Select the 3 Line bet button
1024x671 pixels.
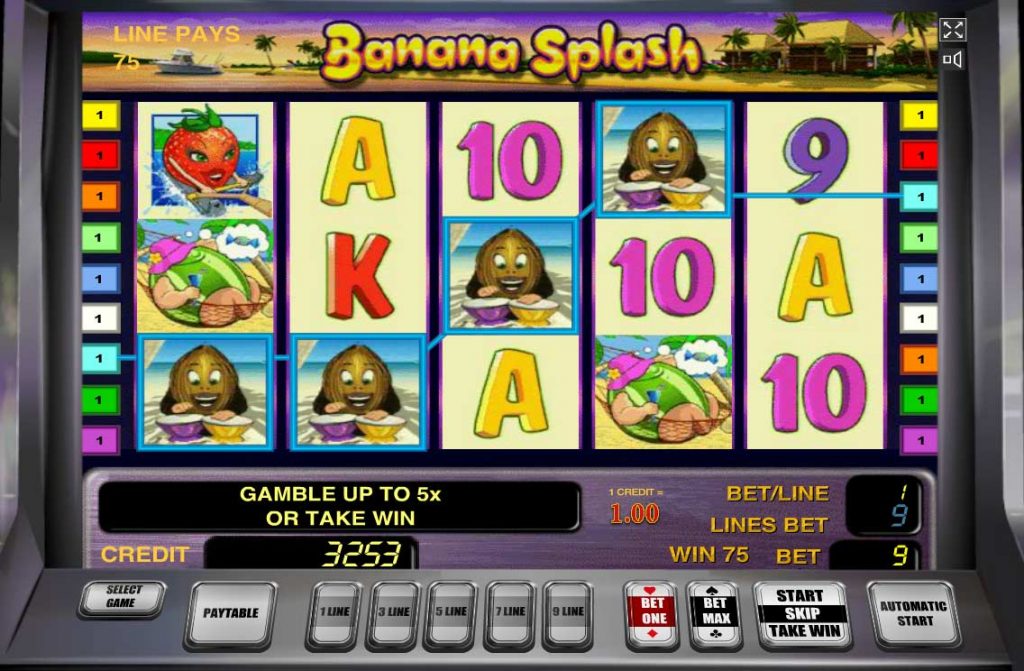[x=393, y=612]
